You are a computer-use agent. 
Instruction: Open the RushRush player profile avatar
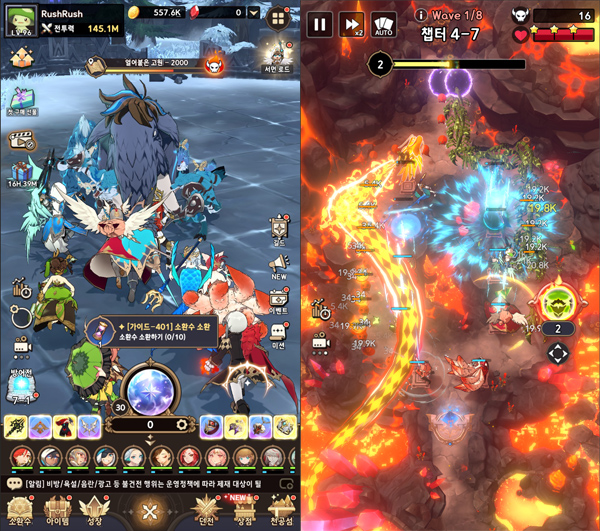point(22,22)
